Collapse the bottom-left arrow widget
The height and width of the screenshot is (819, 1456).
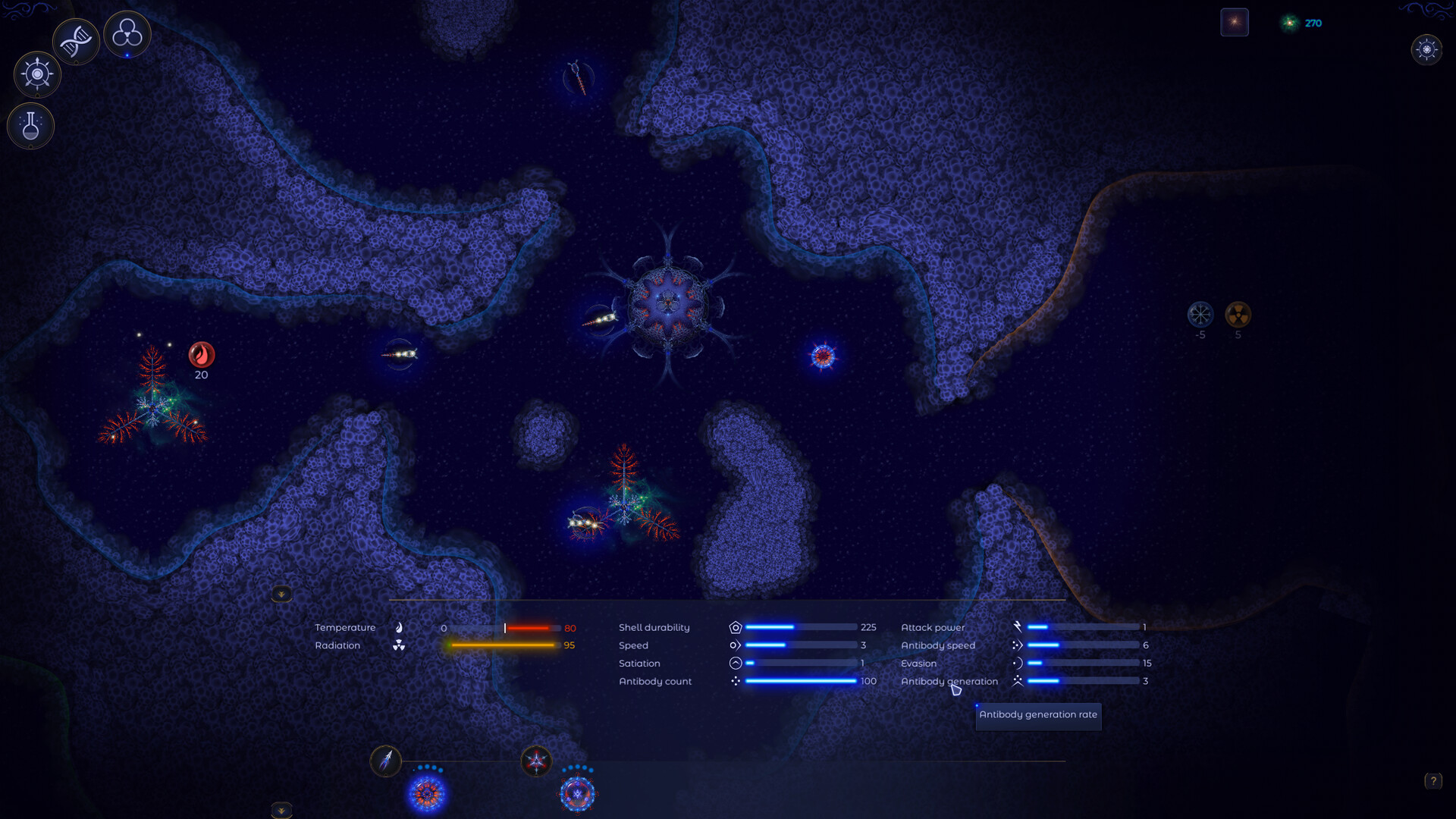point(281,810)
